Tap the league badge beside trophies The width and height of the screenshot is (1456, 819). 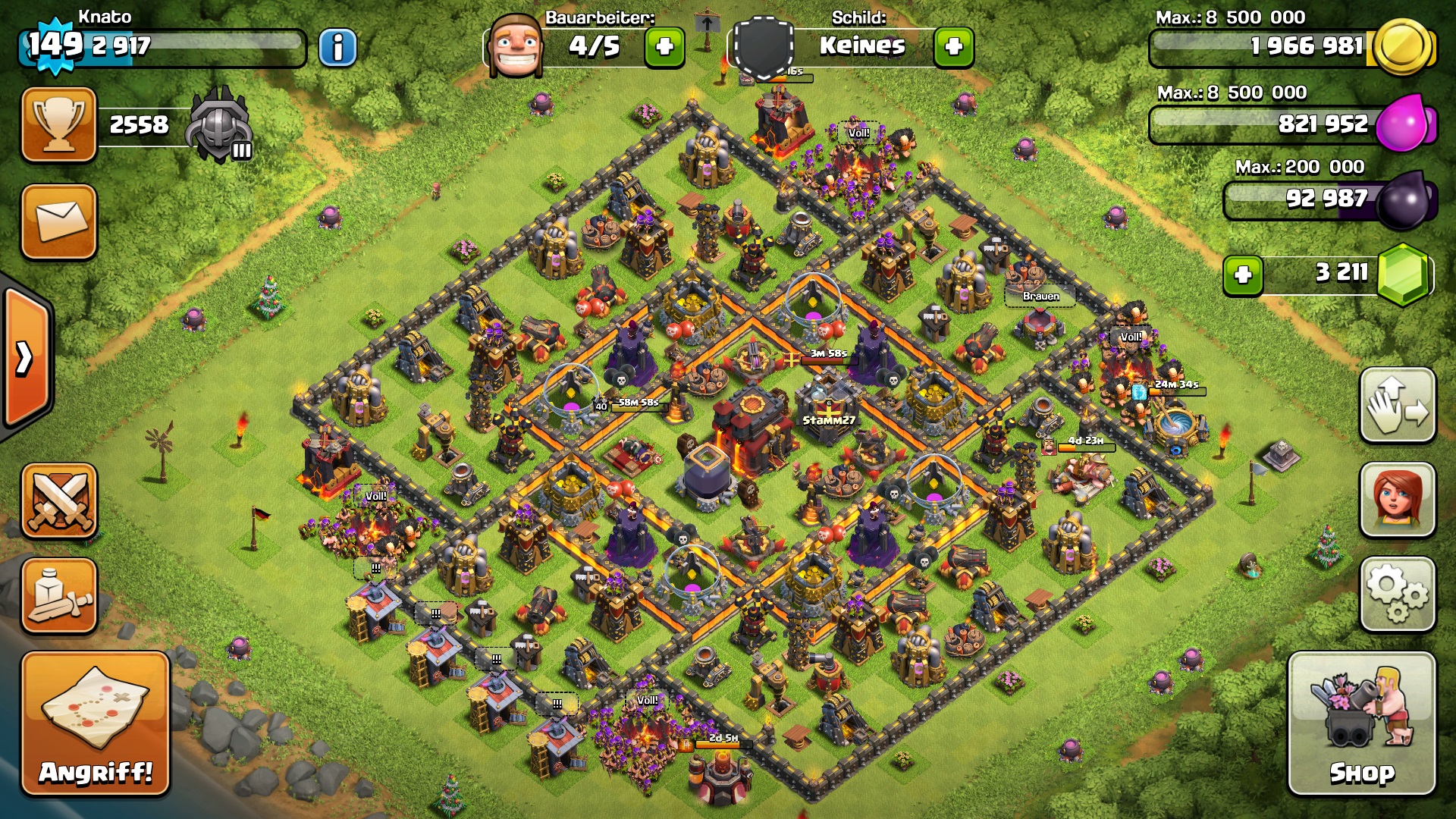[220, 124]
